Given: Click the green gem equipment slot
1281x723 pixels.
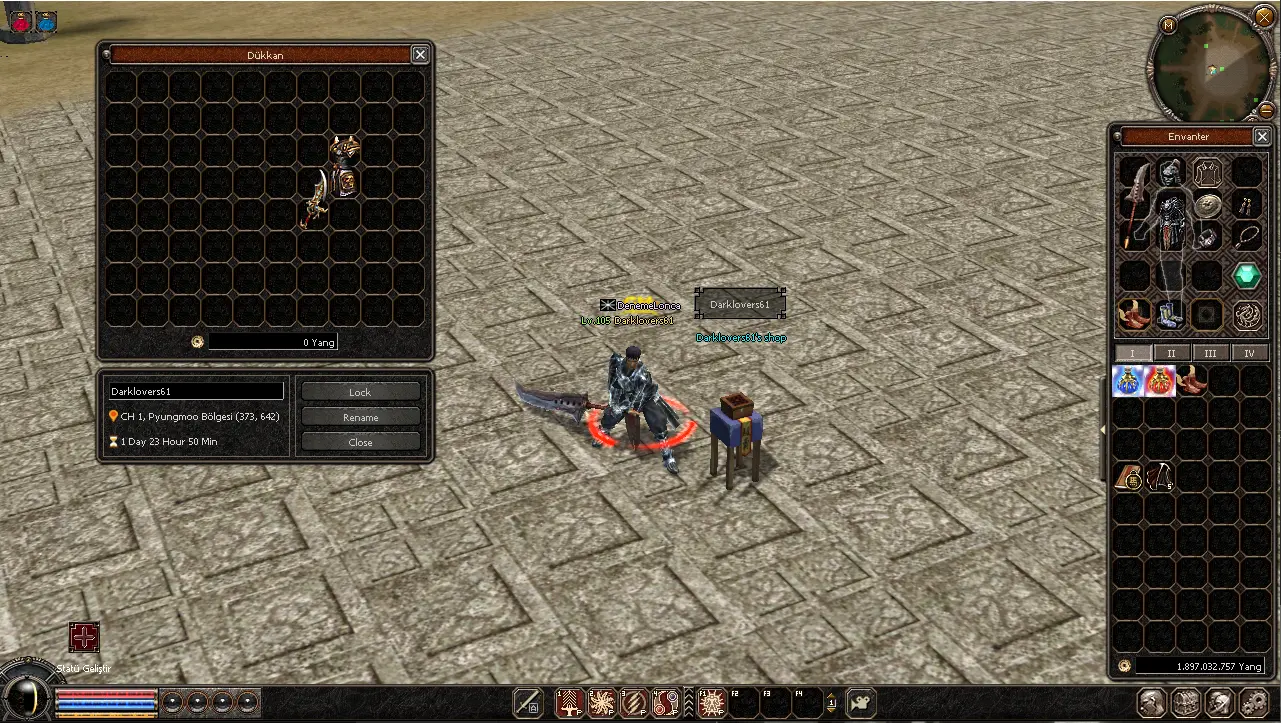Looking at the screenshot, I should coord(1246,275).
